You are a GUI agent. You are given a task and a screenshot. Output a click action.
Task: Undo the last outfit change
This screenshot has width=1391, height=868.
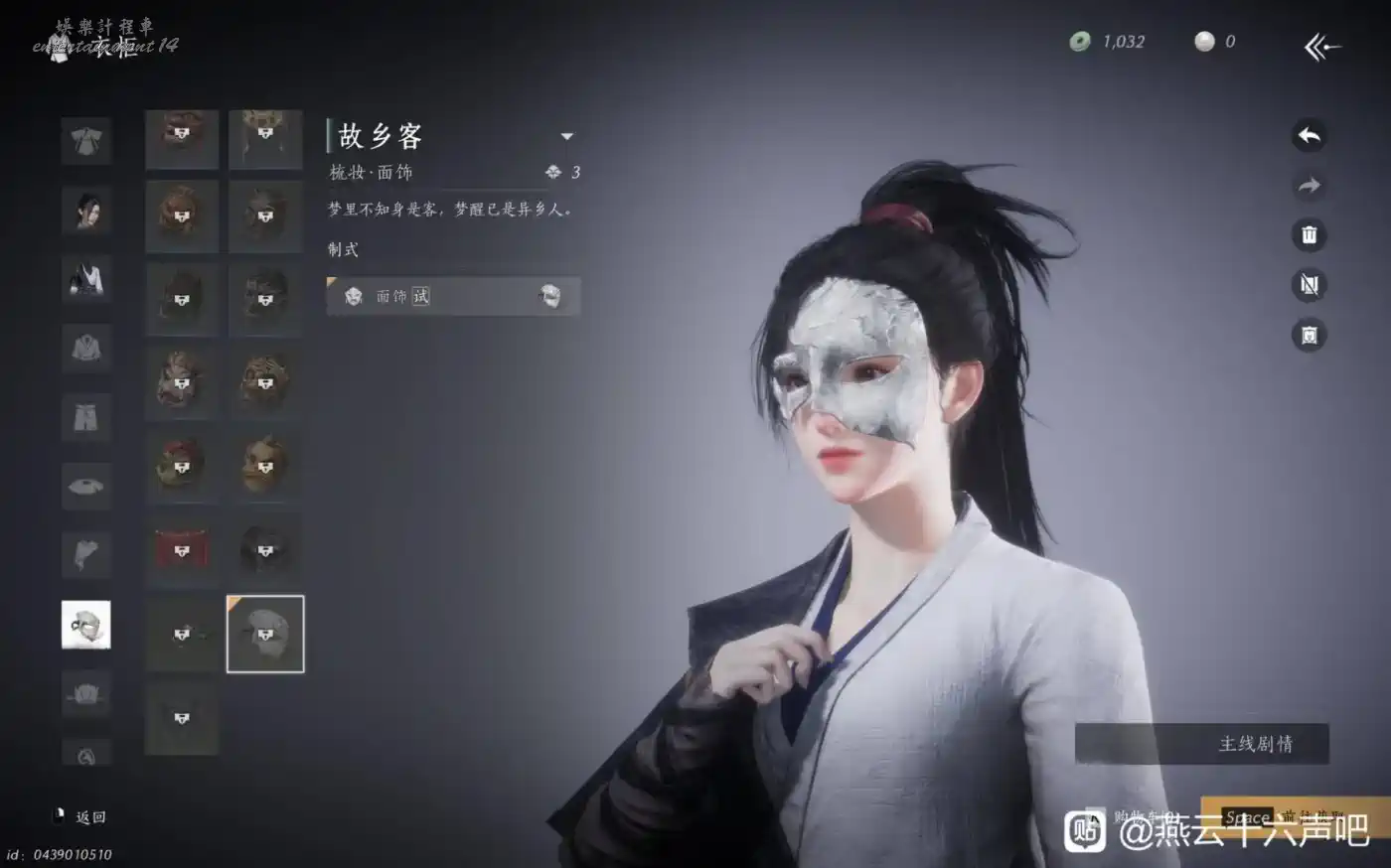pos(1310,136)
